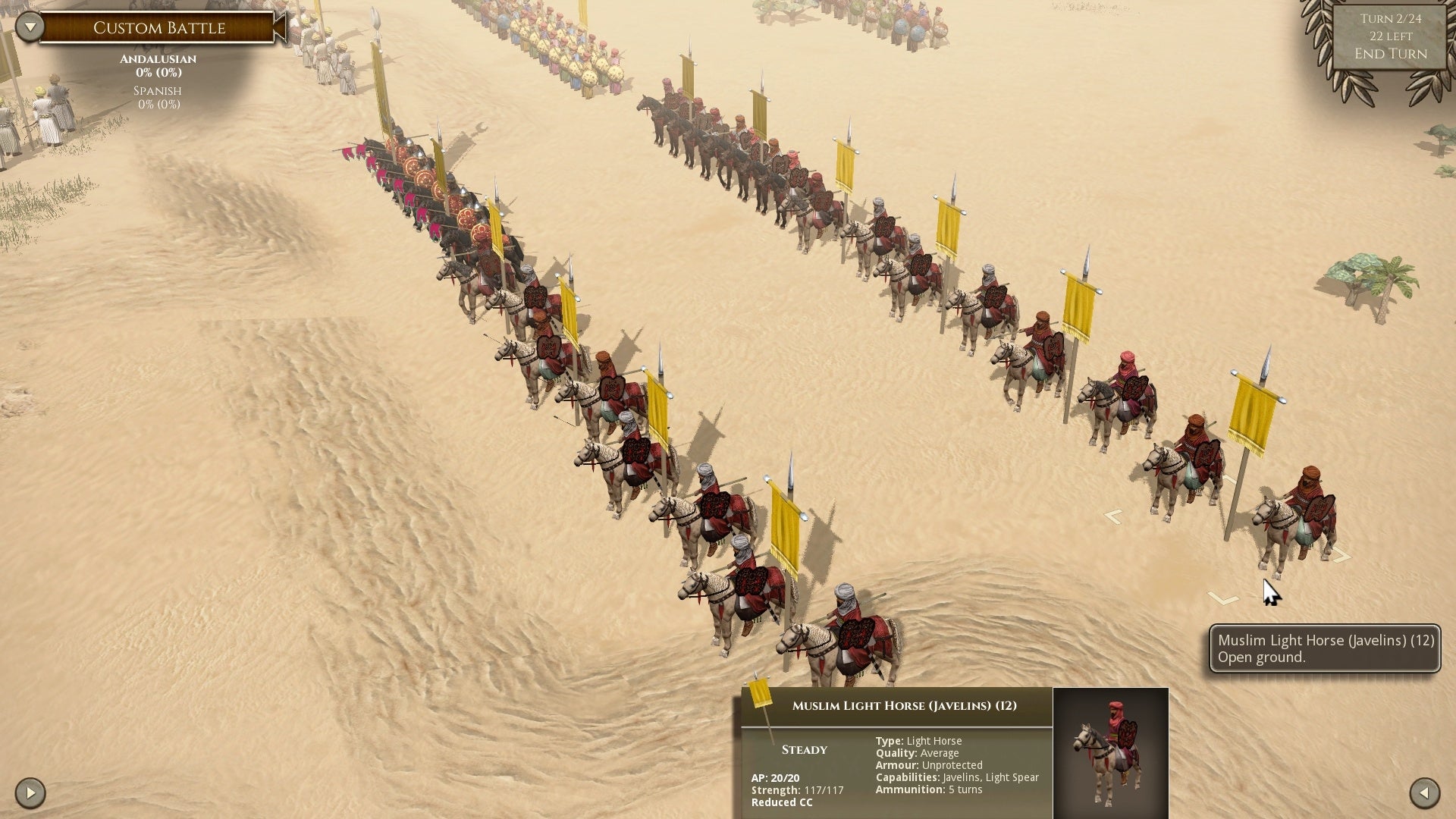The height and width of the screenshot is (819, 1456).
Task: Click the Steady status label
Action: [x=804, y=749]
